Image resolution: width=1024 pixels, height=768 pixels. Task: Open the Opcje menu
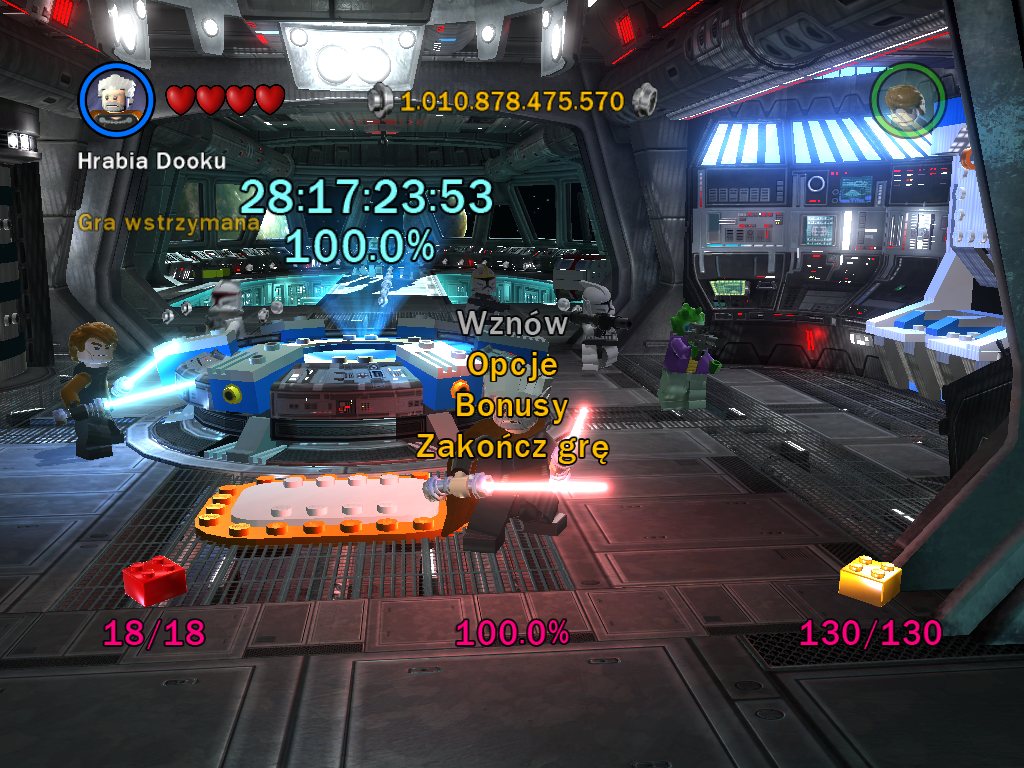click(x=512, y=365)
